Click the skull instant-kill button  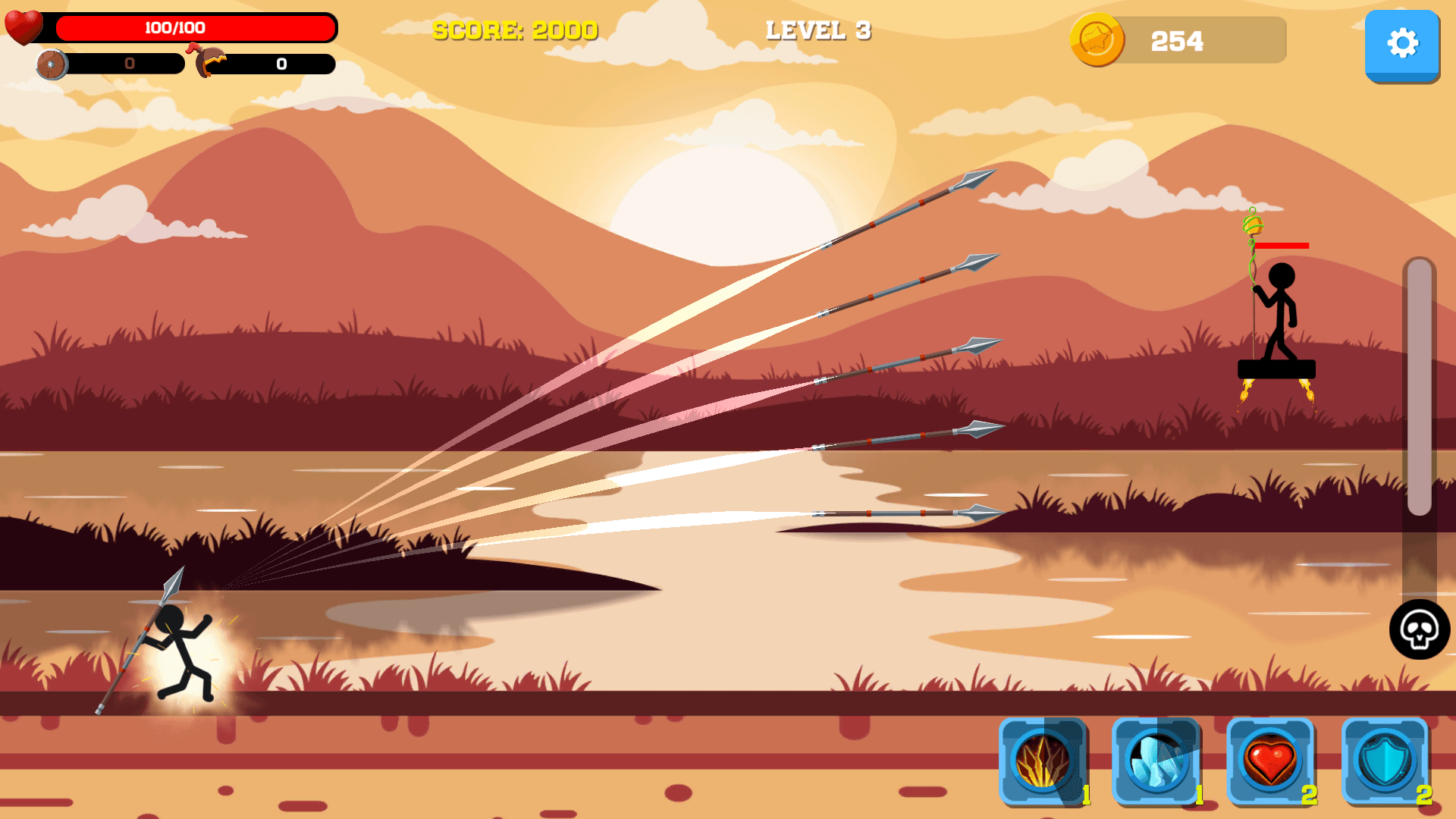coord(1420,630)
